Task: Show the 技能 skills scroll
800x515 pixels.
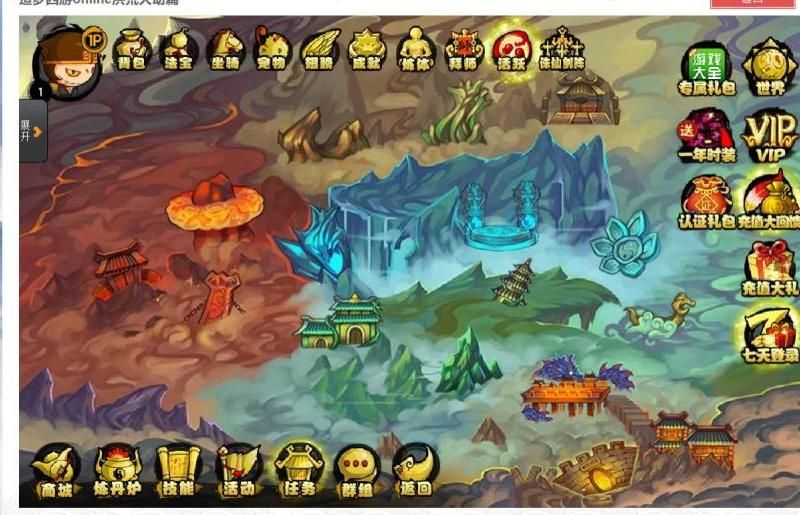Action: click(x=179, y=470)
